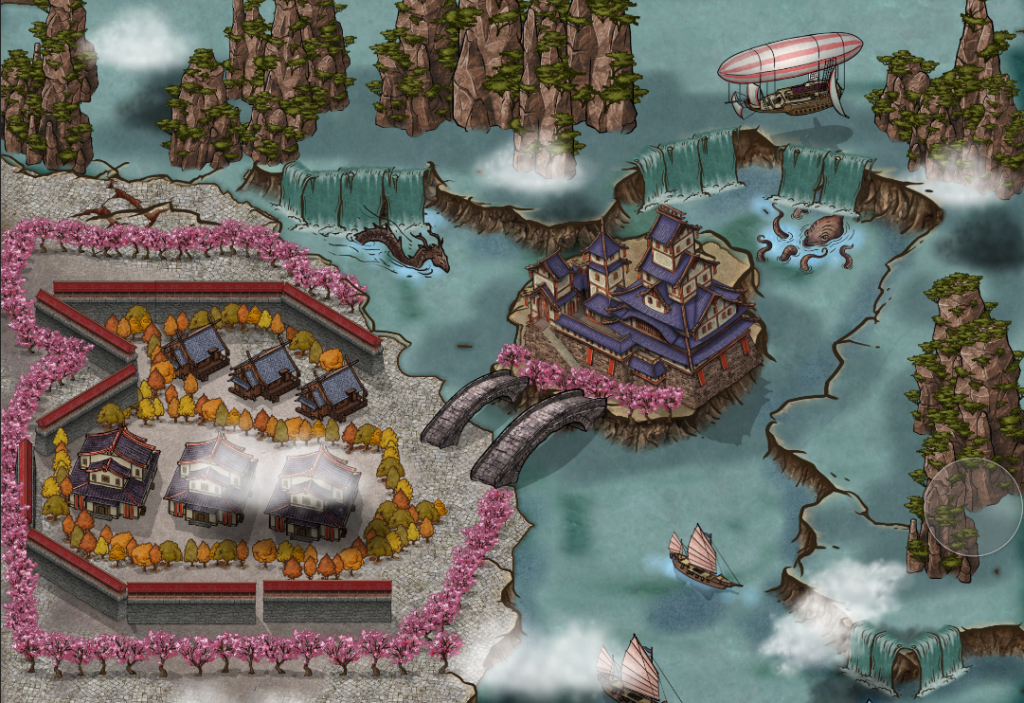
Task: Tap the translucent circular overlay button
Action: [973, 506]
